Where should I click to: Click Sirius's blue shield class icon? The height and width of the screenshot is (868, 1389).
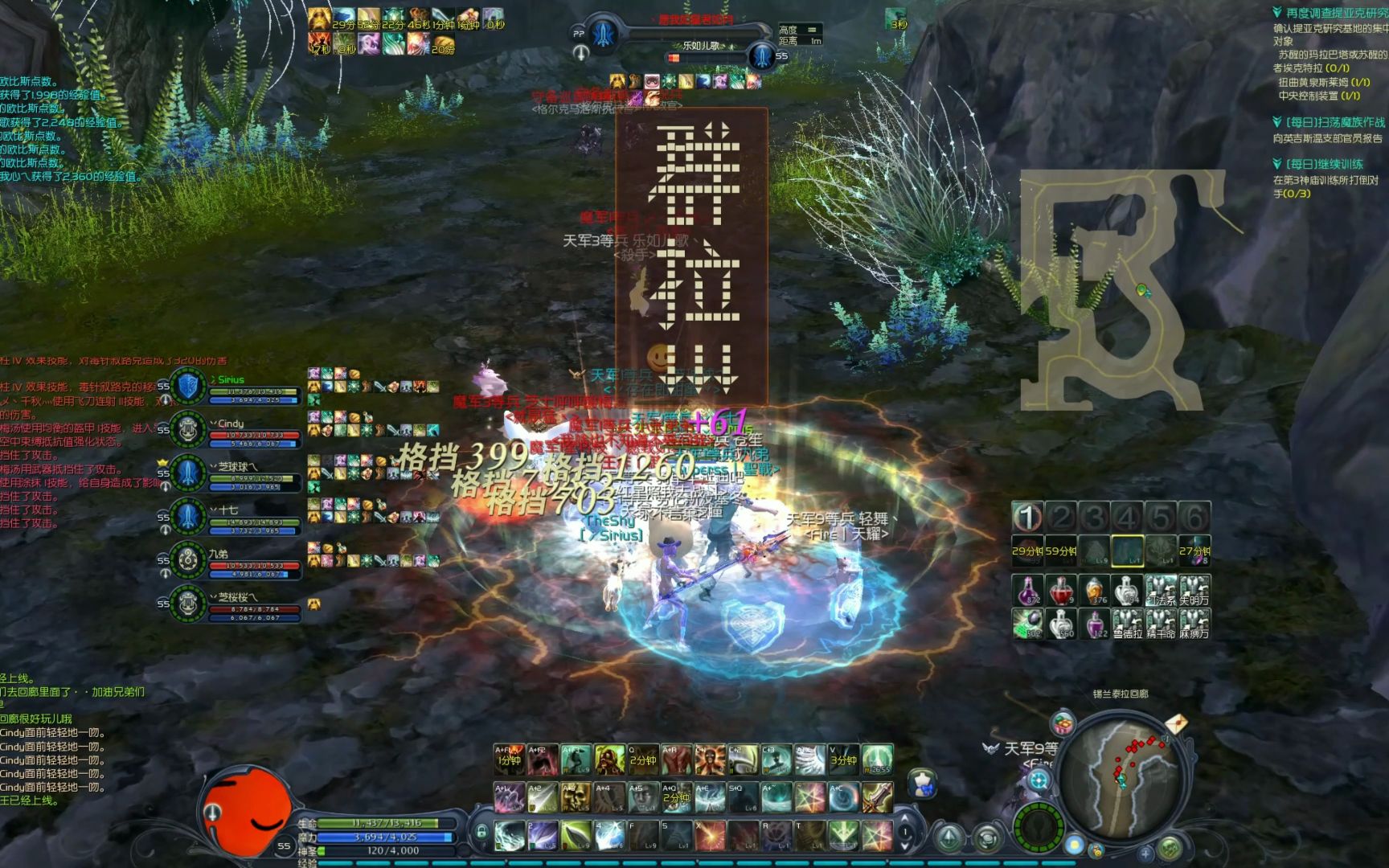pos(186,387)
